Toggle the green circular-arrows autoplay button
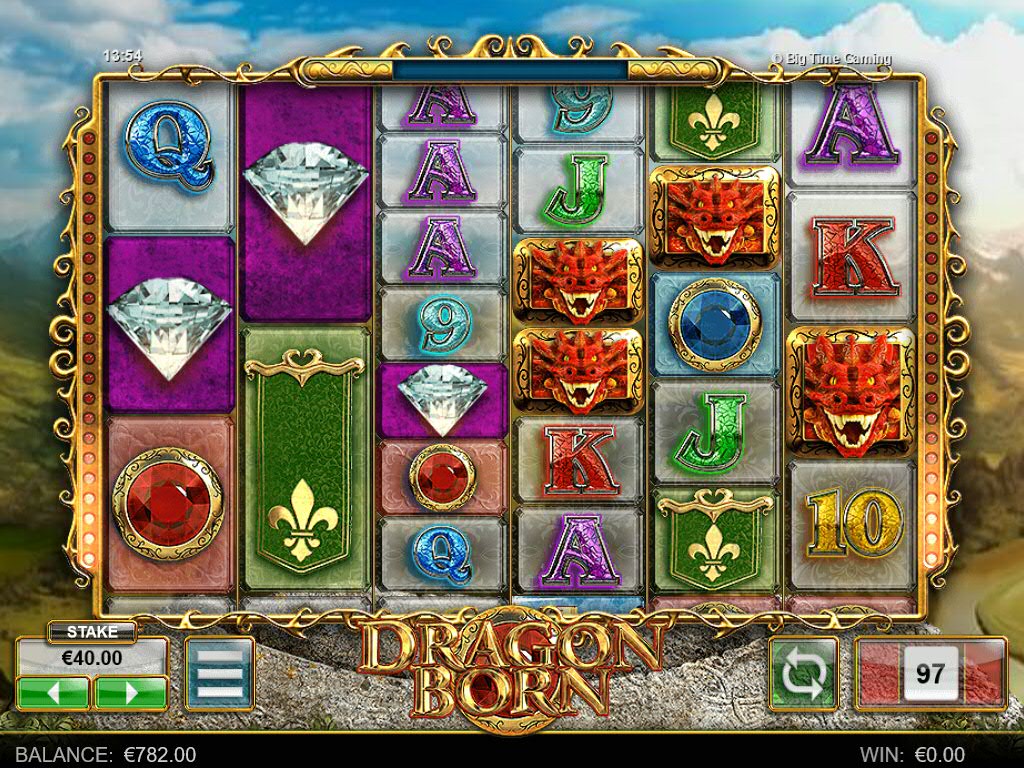 (803, 674)
